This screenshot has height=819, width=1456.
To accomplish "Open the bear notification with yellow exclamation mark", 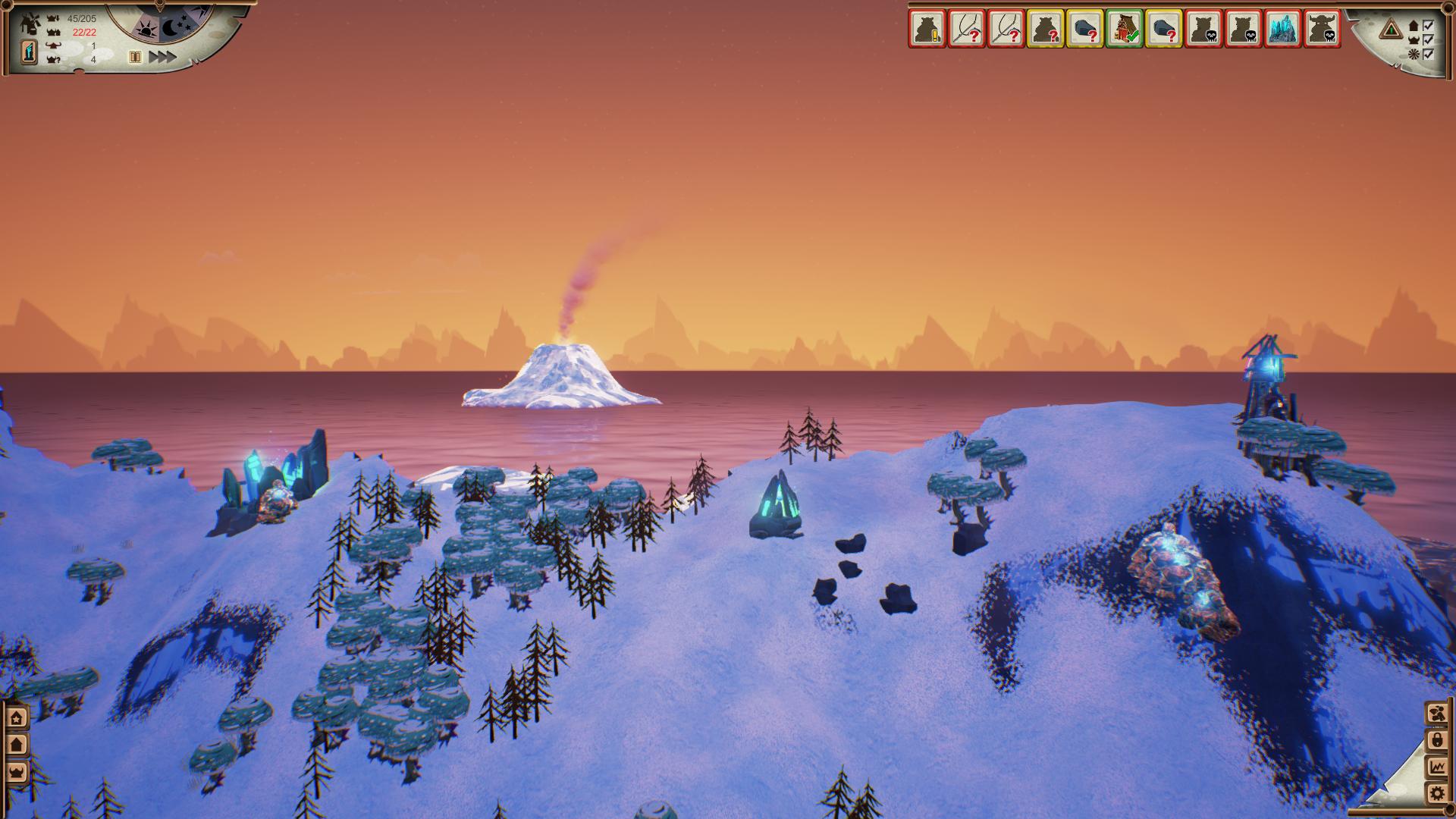I will tap(927, 30).
